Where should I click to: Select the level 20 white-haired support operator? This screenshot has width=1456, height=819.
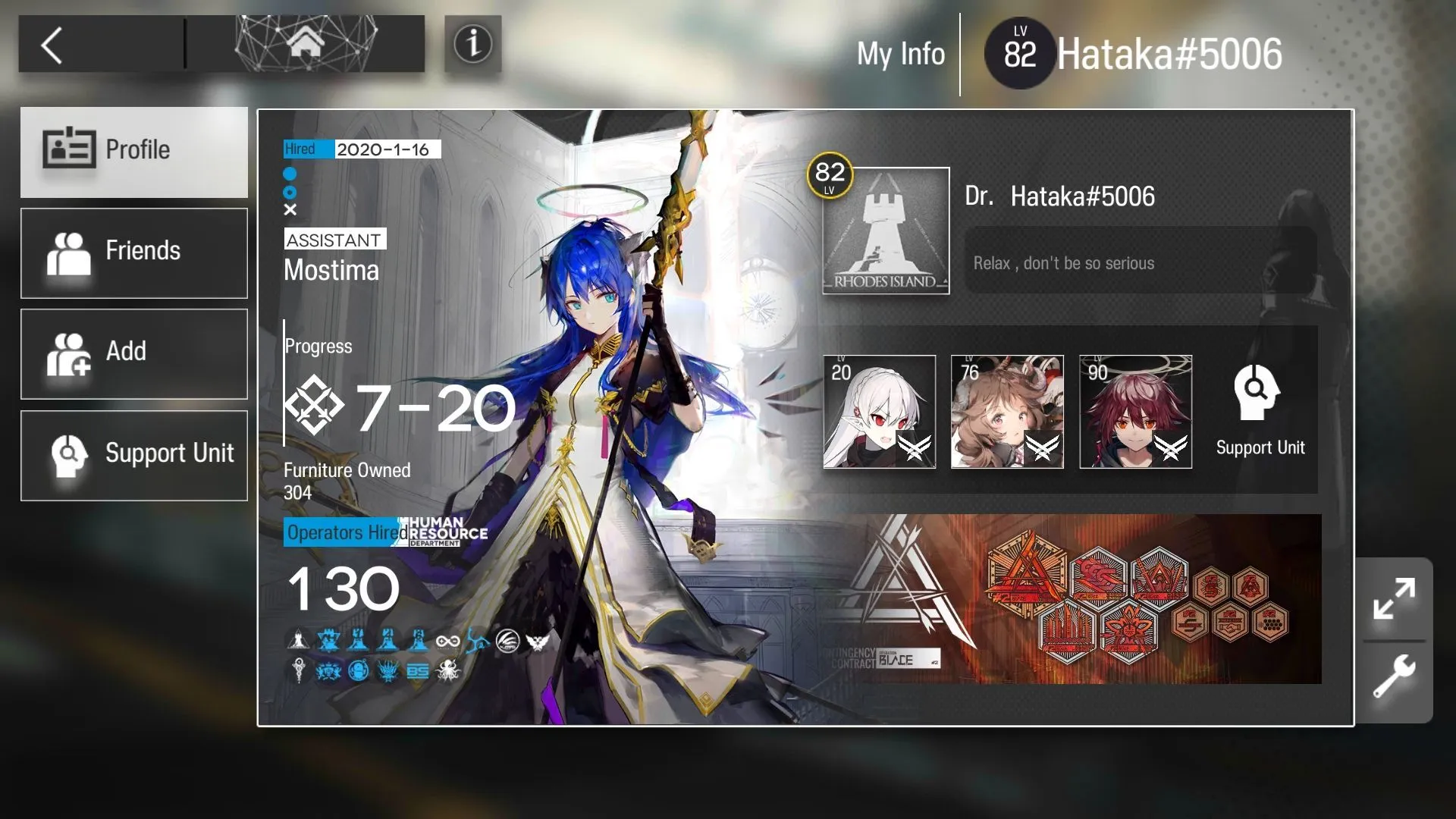pyautogui.click(x=880, y=412)
